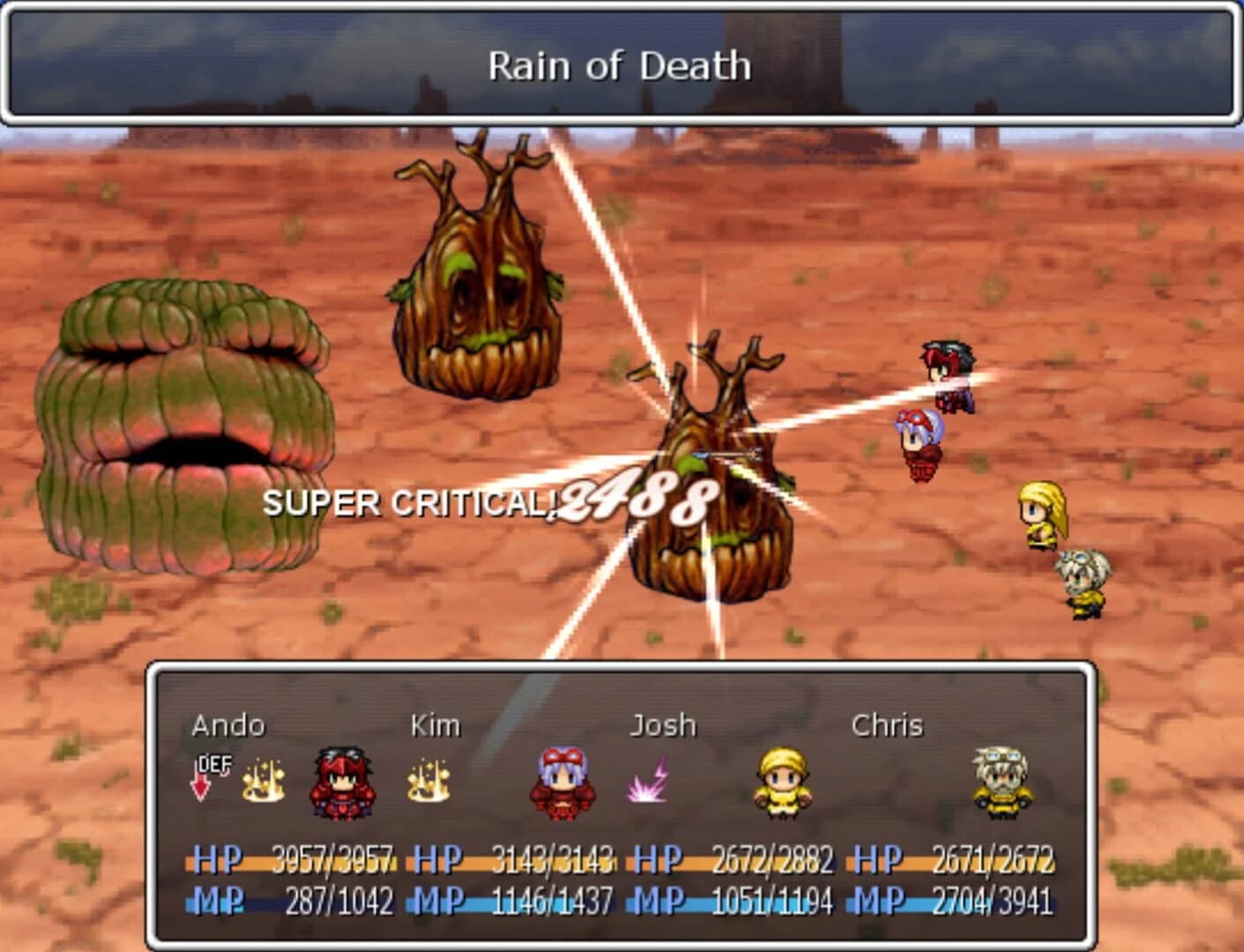Screen dimensions: 1244x952
Task: Click the SUPER CRITICAL! text
Action: pyautogui.click(x=411, y=501)
